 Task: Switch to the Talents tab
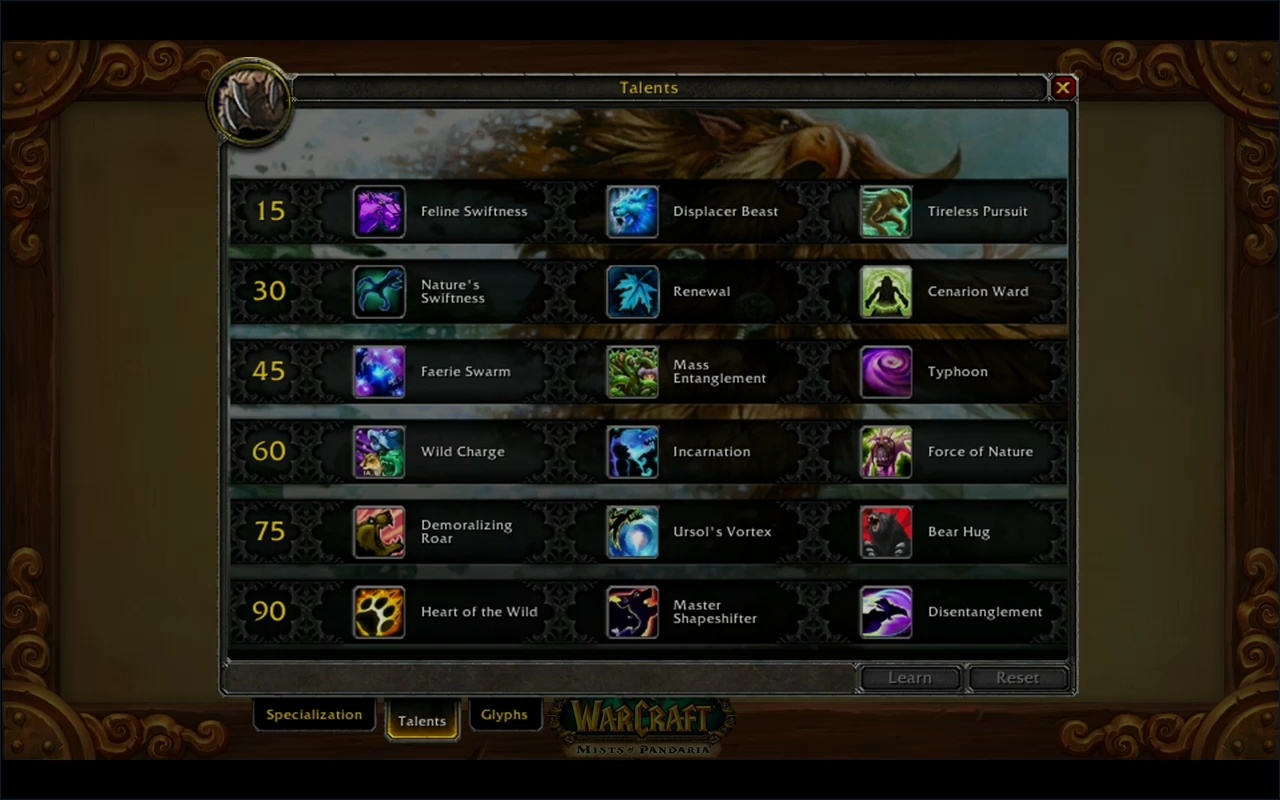pos(422,720)
